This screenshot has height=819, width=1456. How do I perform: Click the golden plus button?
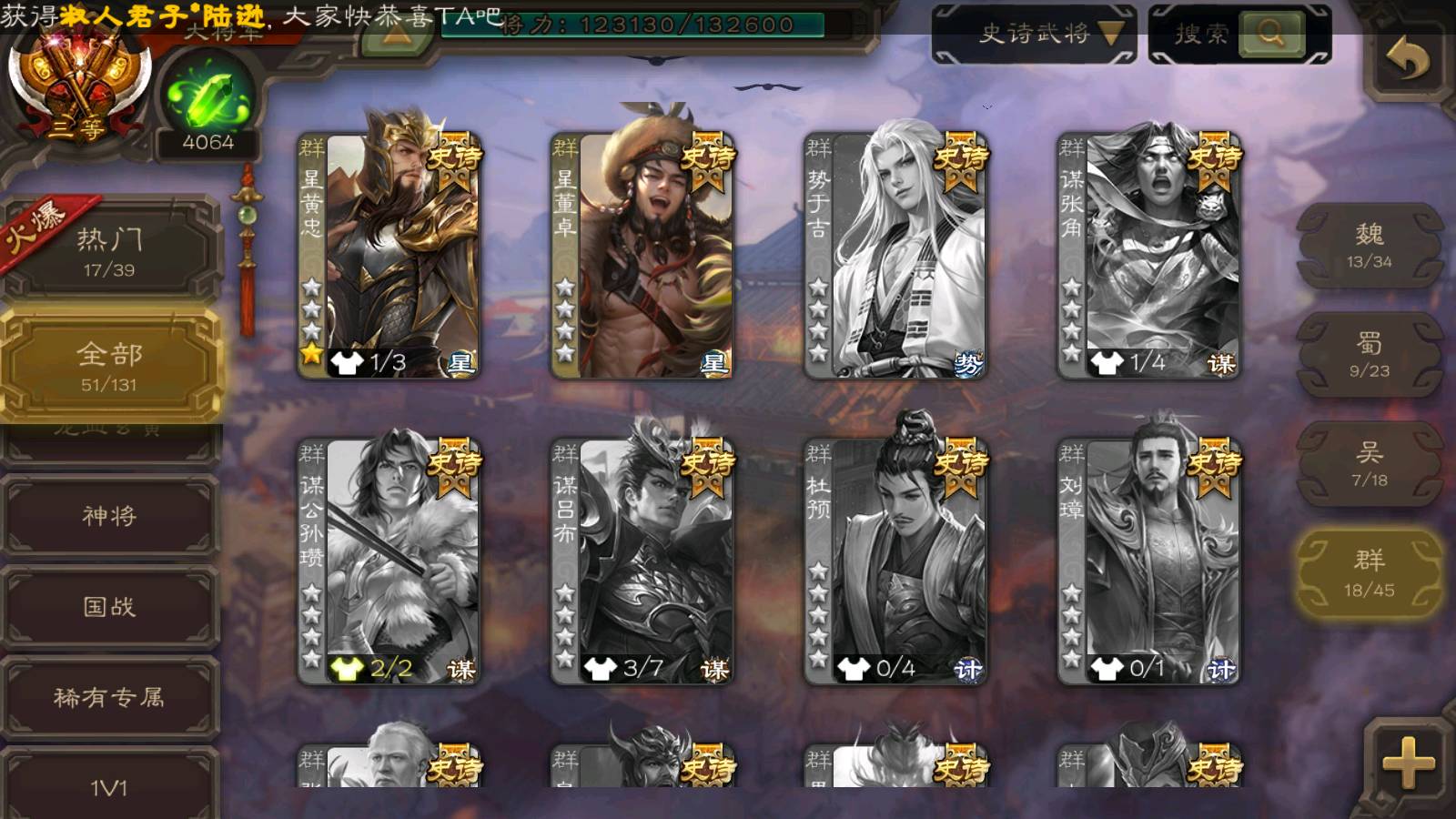coord(1407,763)
